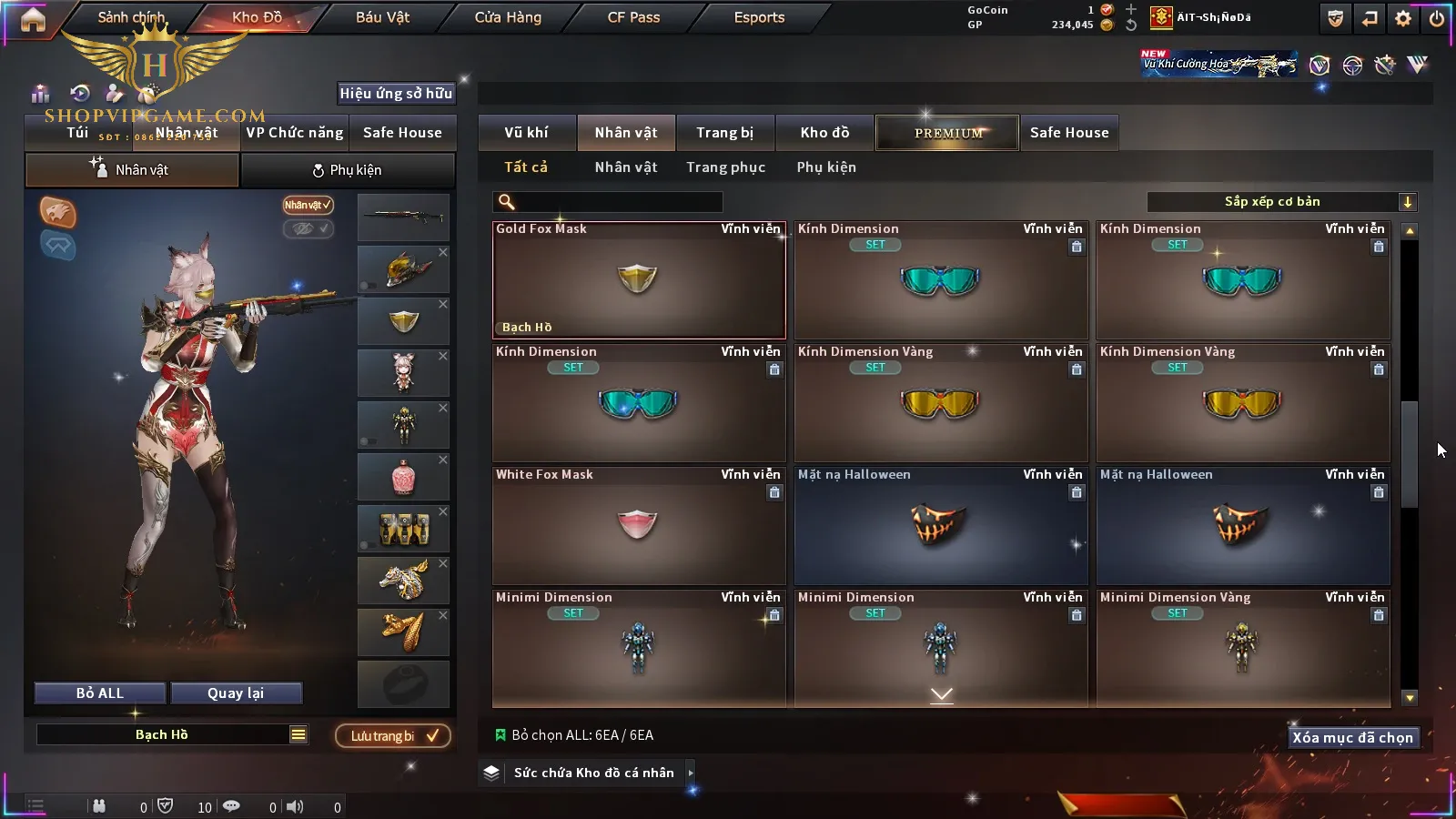Click Xóa mục đã chọn button

[x=1352, y=738]
